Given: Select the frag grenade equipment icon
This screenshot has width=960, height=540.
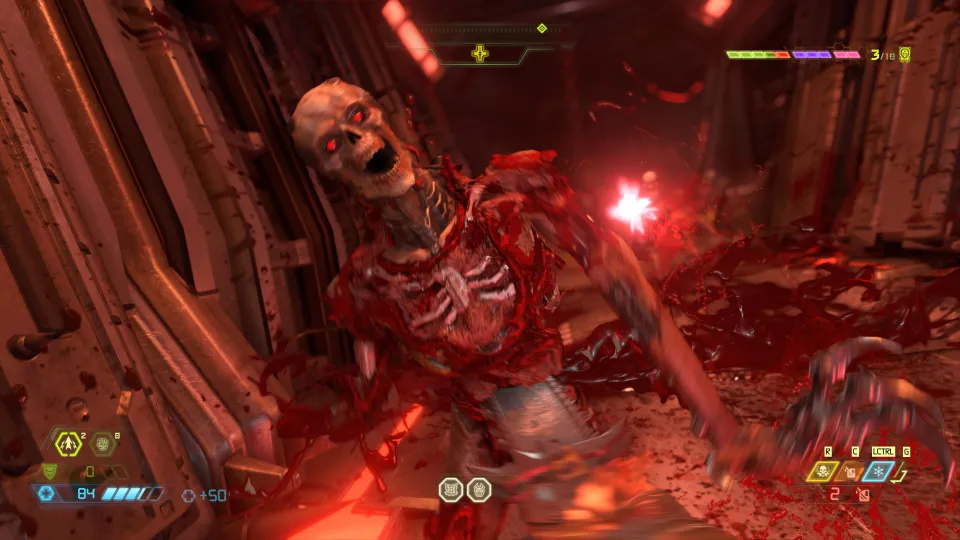Looking at the screenshot, I should (68, 440).
